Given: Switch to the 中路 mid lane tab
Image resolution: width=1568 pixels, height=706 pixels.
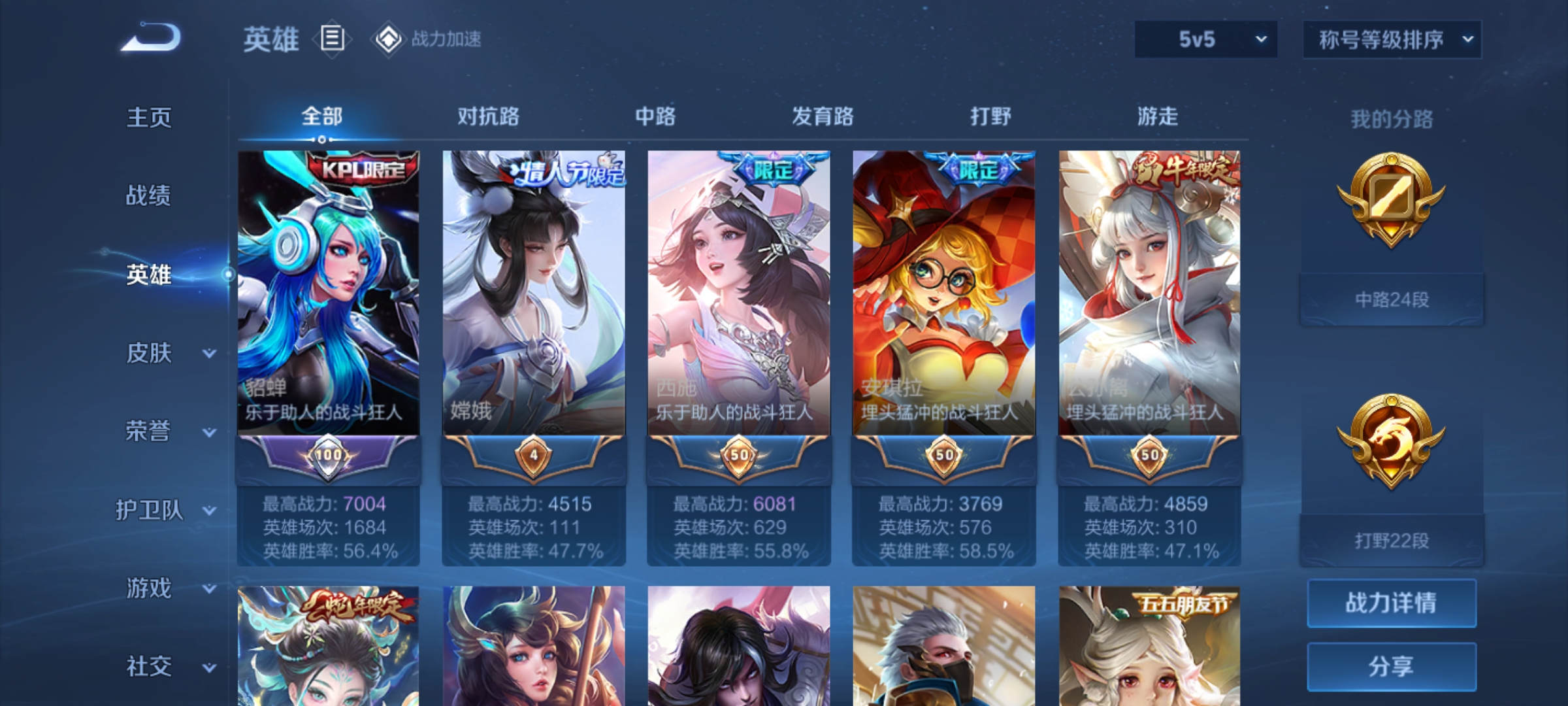Looking at the screenshot, I should (x=655, y=116).
